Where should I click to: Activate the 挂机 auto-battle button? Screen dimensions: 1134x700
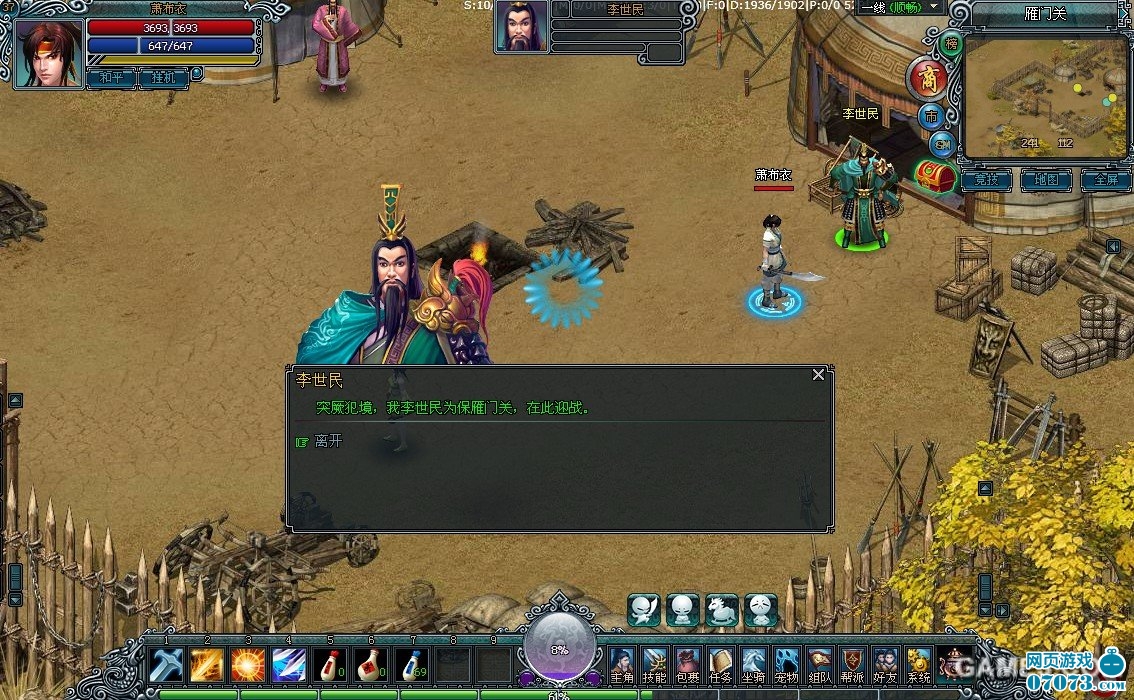[162, 78]
